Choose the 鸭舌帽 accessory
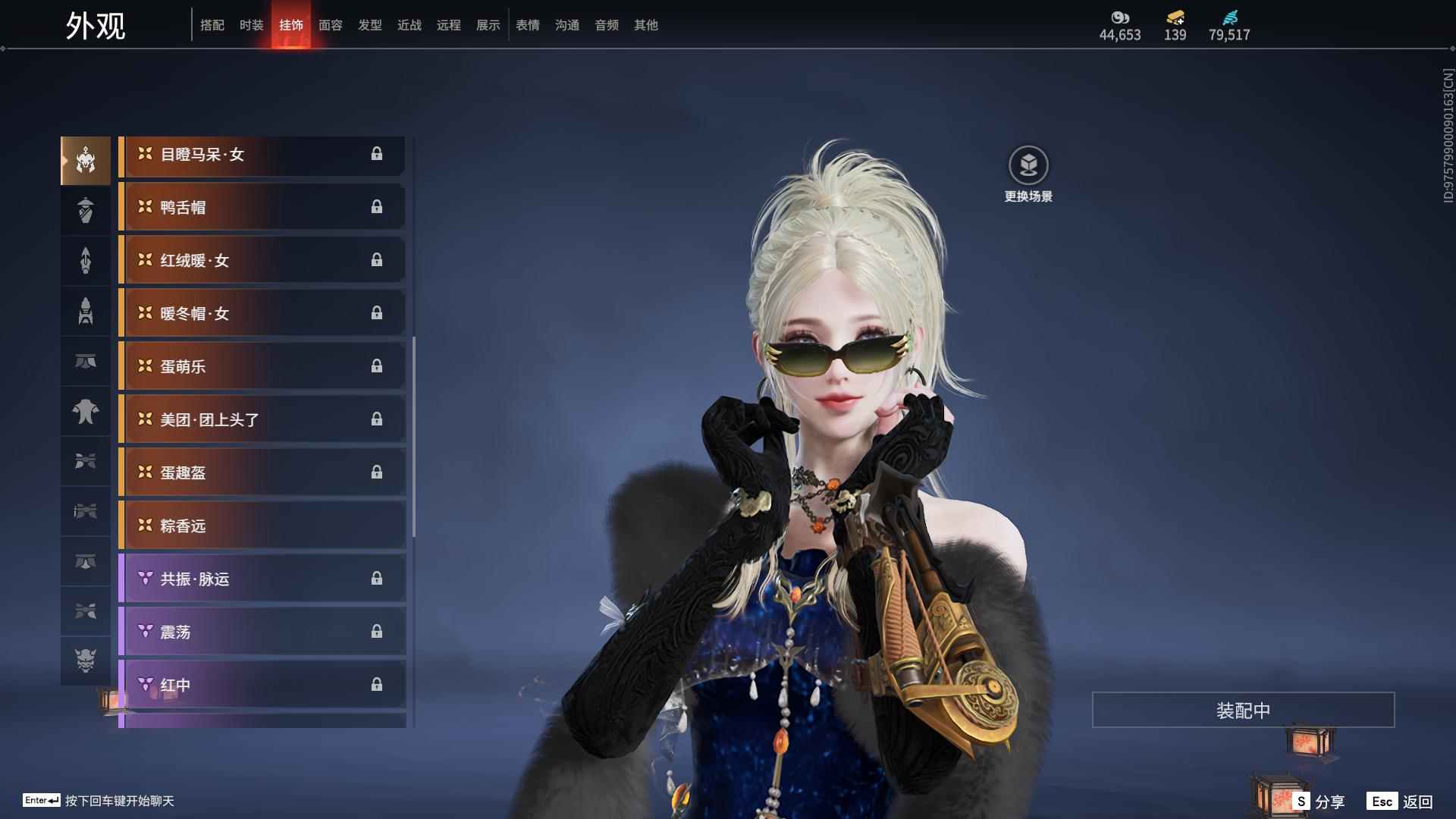This screenshot has width=1456, height=819. click(x=262, y=207)
